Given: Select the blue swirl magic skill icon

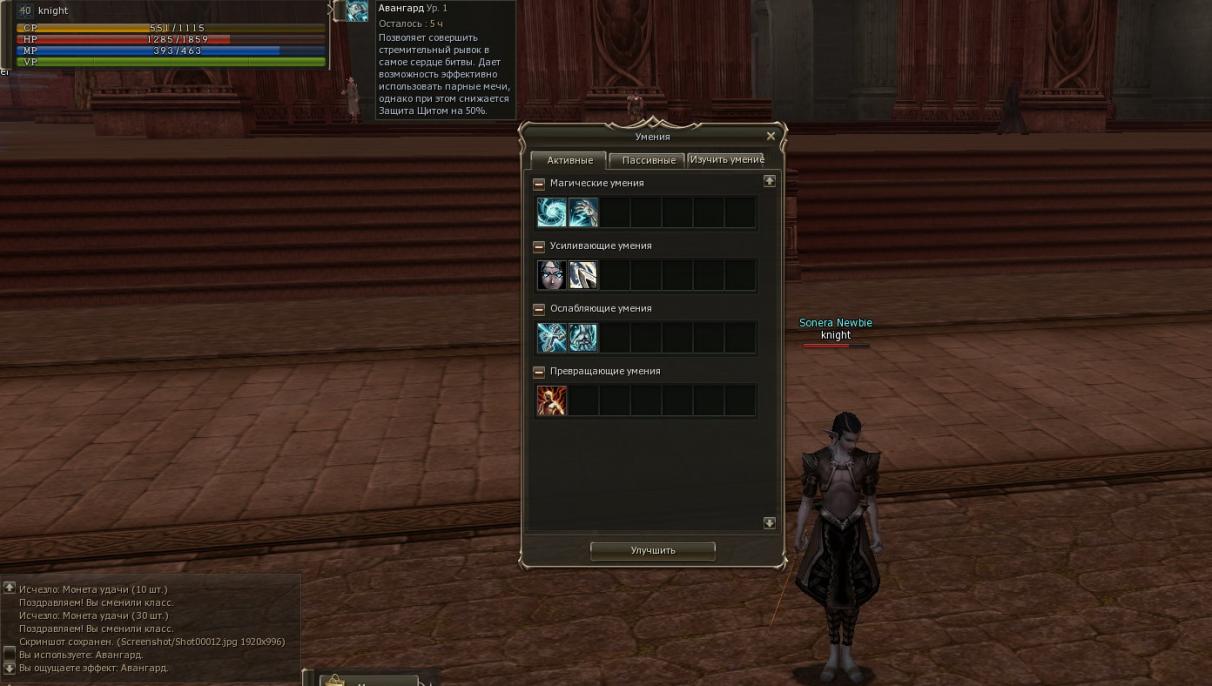Looking at the screenshot, I should point(552,212).
